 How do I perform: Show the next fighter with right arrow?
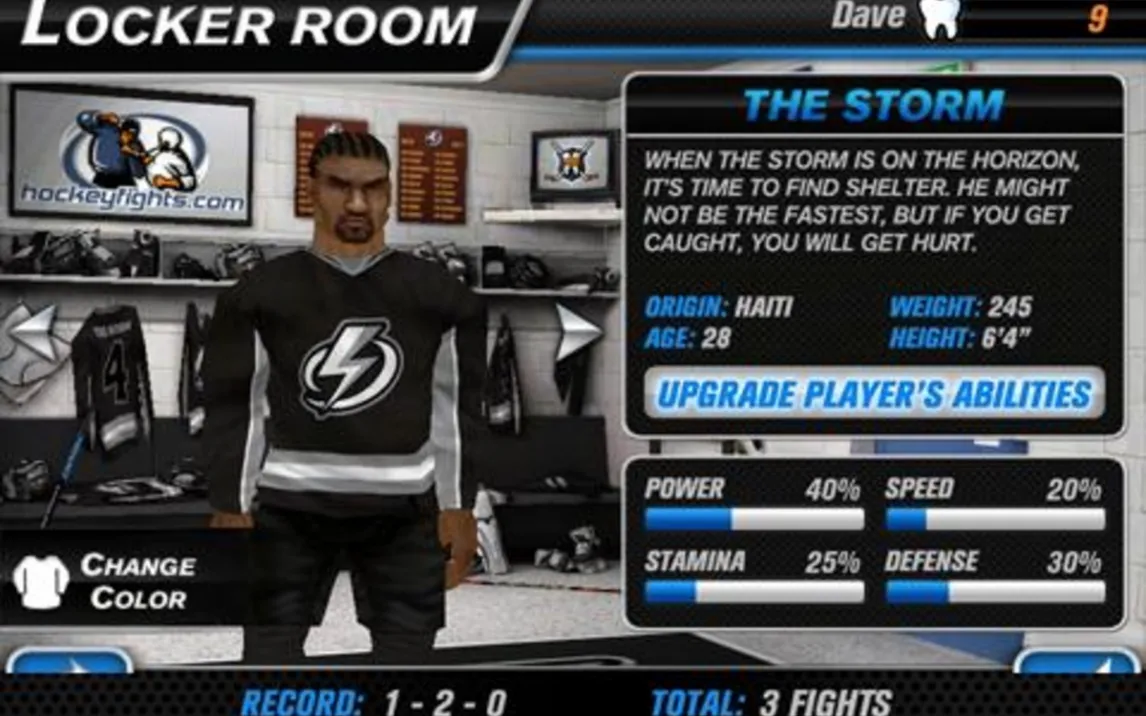[576, 332]
